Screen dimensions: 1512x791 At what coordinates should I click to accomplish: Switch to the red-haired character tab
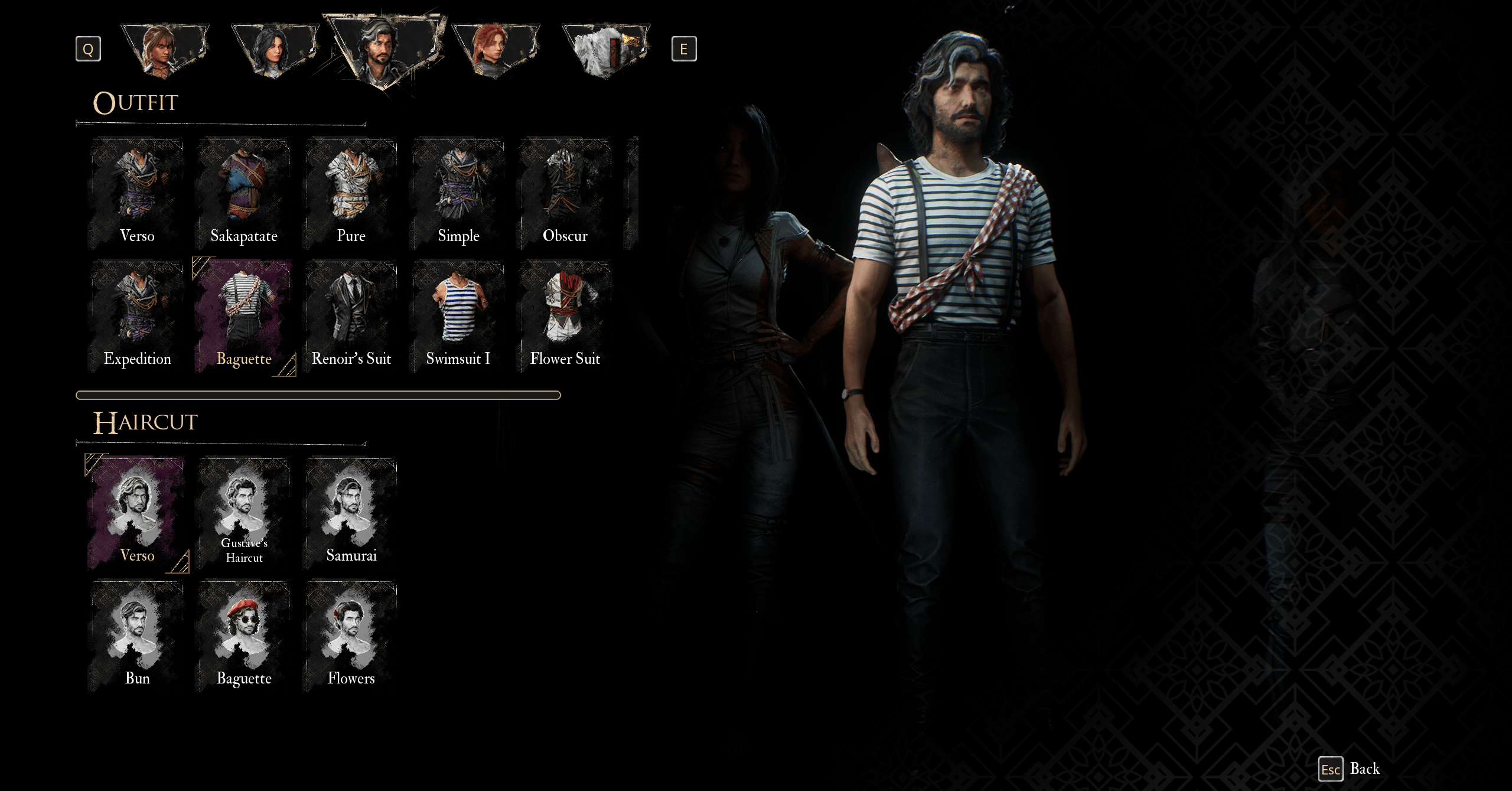coord(495,50)
